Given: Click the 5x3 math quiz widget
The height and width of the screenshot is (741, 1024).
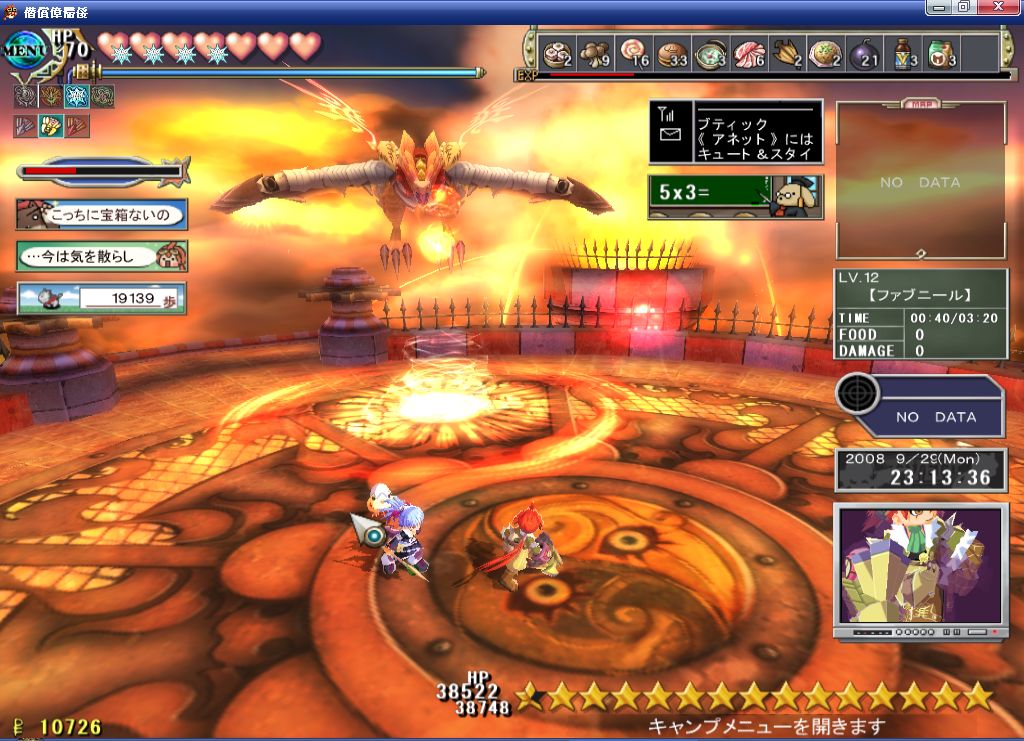Looking at the screenshot, I should pos(736,196).
